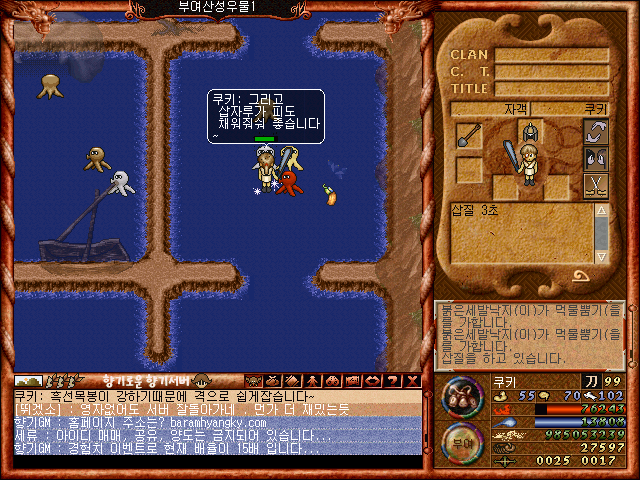Click the TITLE field

coord(551,88)
